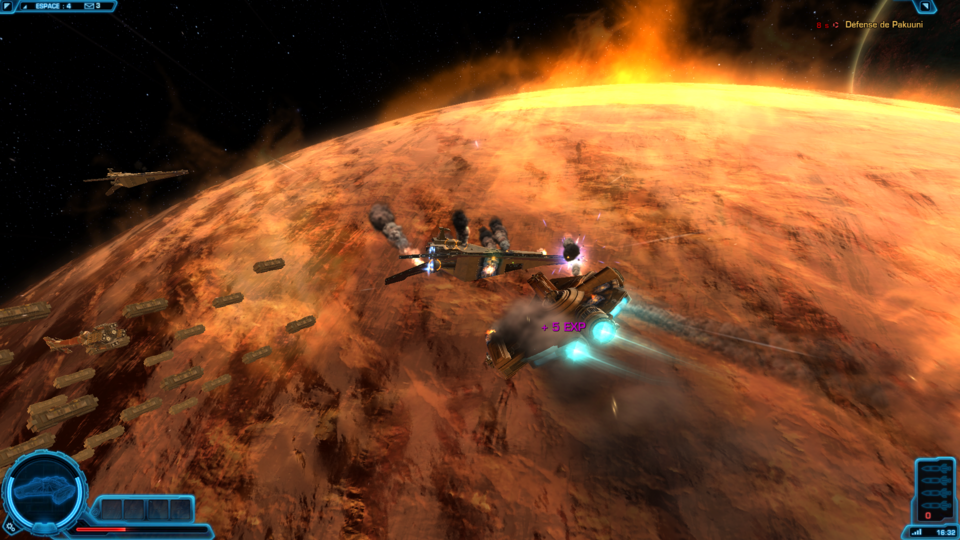
Task: Click the ESPACE channel label
Action: (x=47, y=6)
